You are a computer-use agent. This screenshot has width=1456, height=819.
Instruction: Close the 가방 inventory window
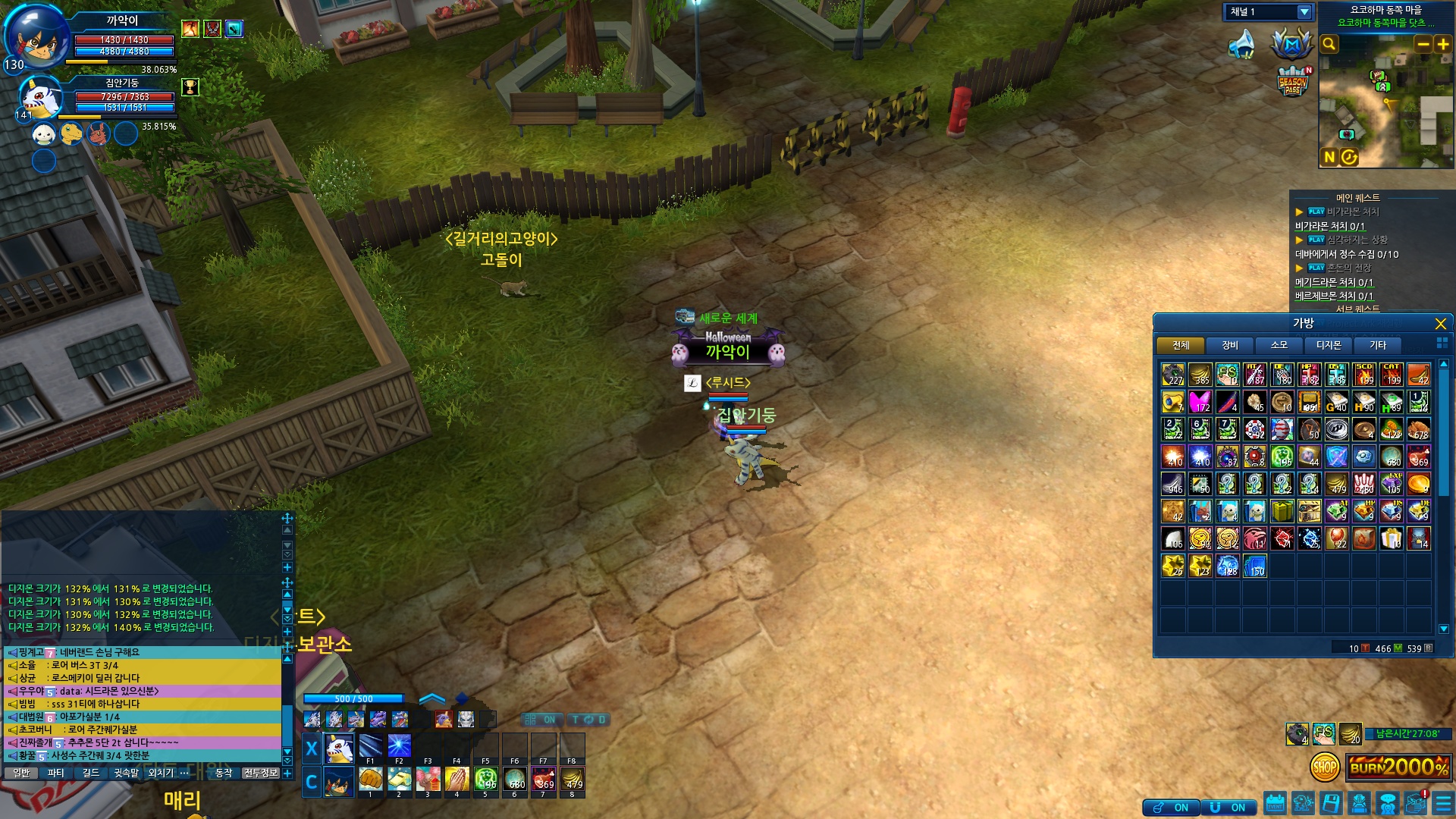1440,324
